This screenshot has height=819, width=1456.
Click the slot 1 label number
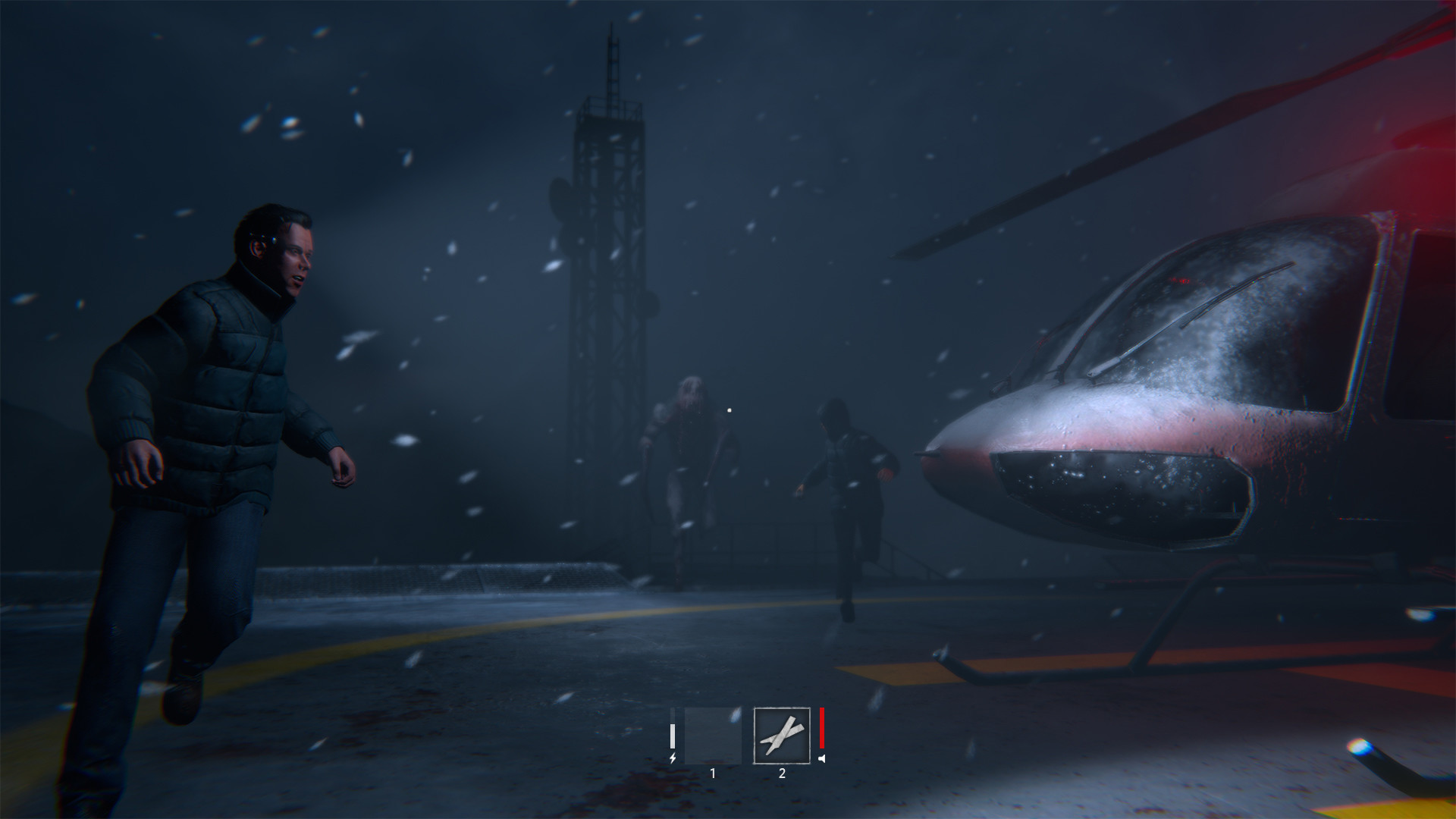[713, 773]
